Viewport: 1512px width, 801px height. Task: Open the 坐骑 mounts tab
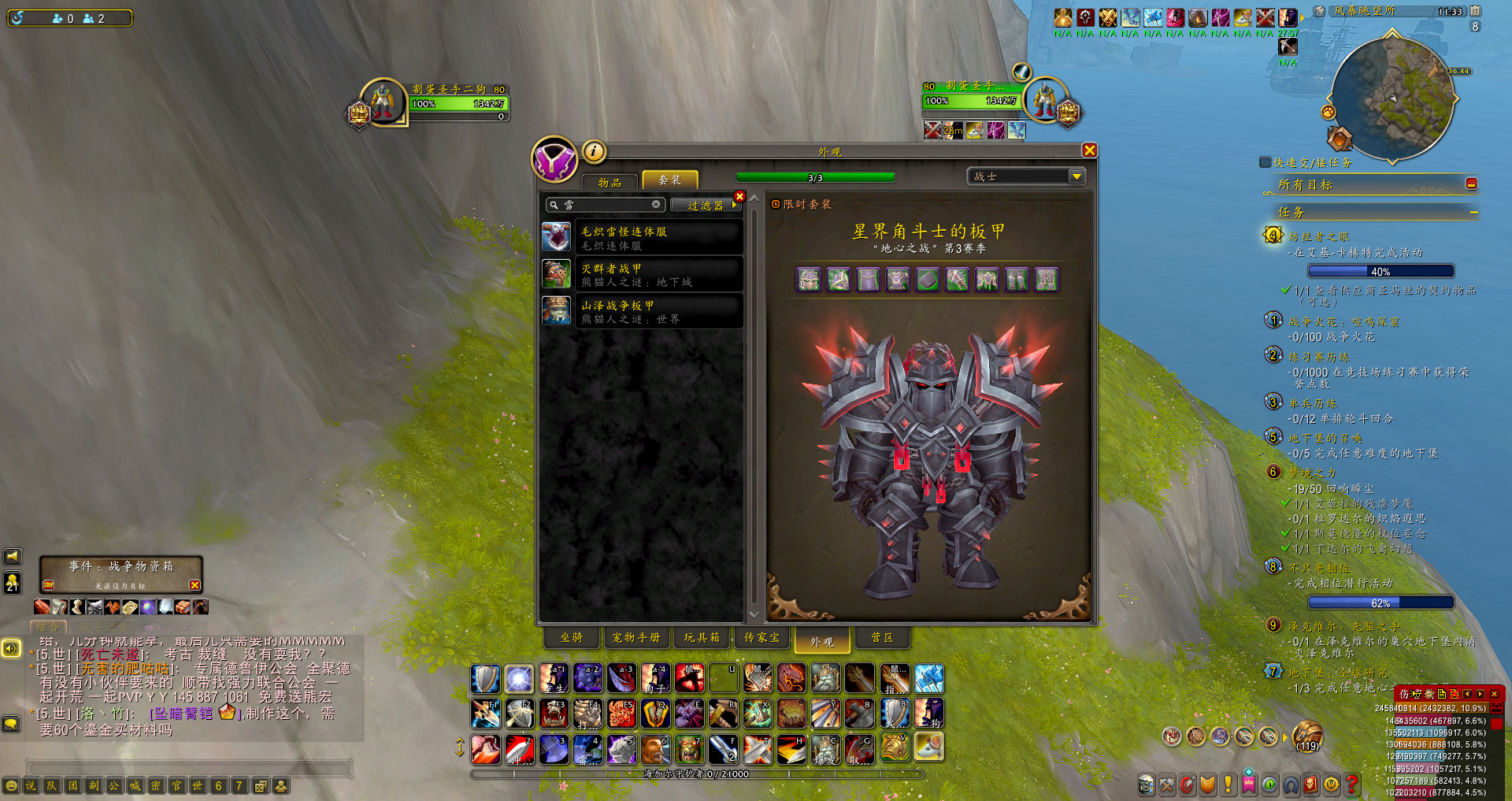pos(571,638)
